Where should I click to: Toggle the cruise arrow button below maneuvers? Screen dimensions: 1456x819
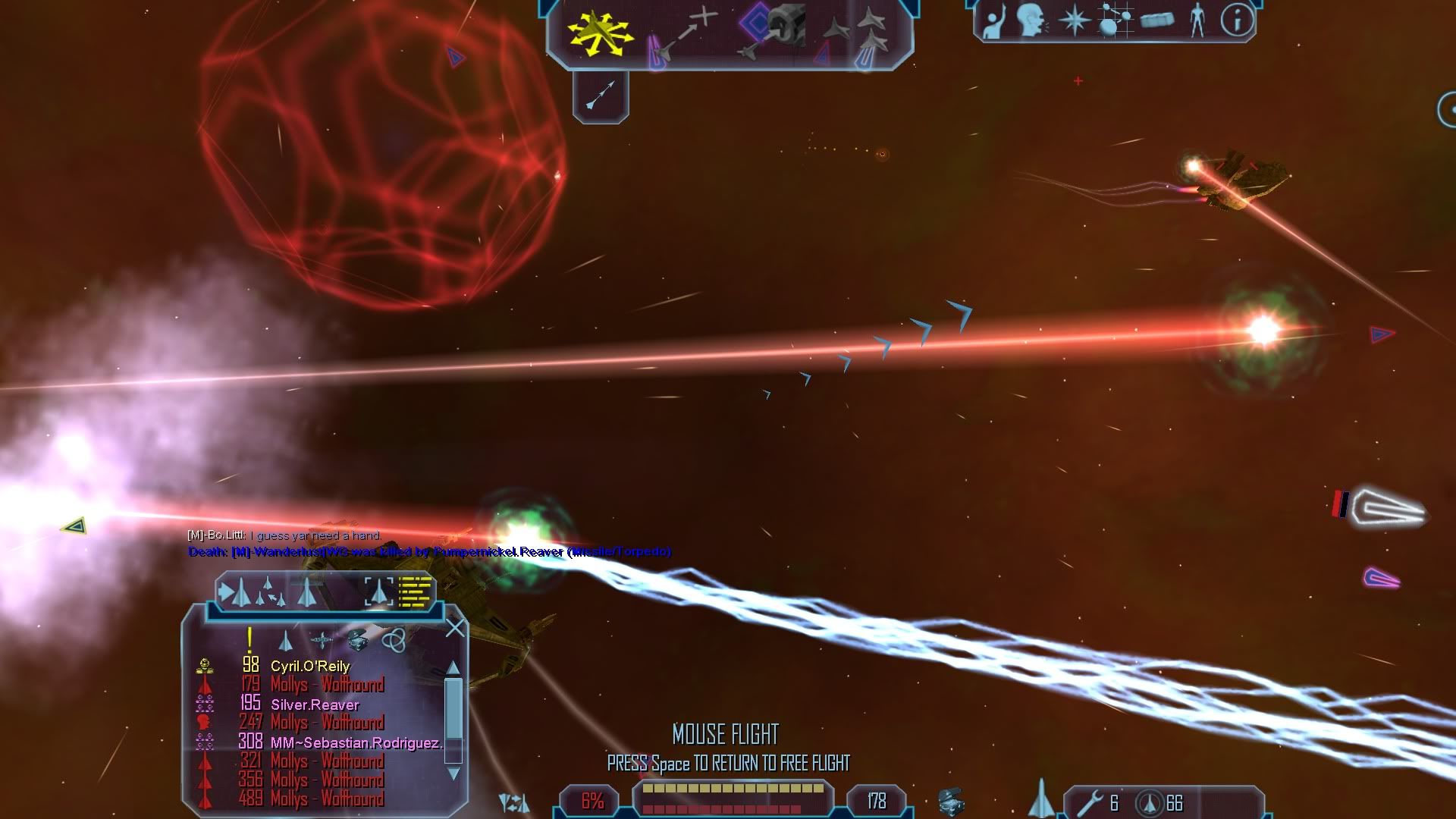pyautogui.click(x=601, y=96)
